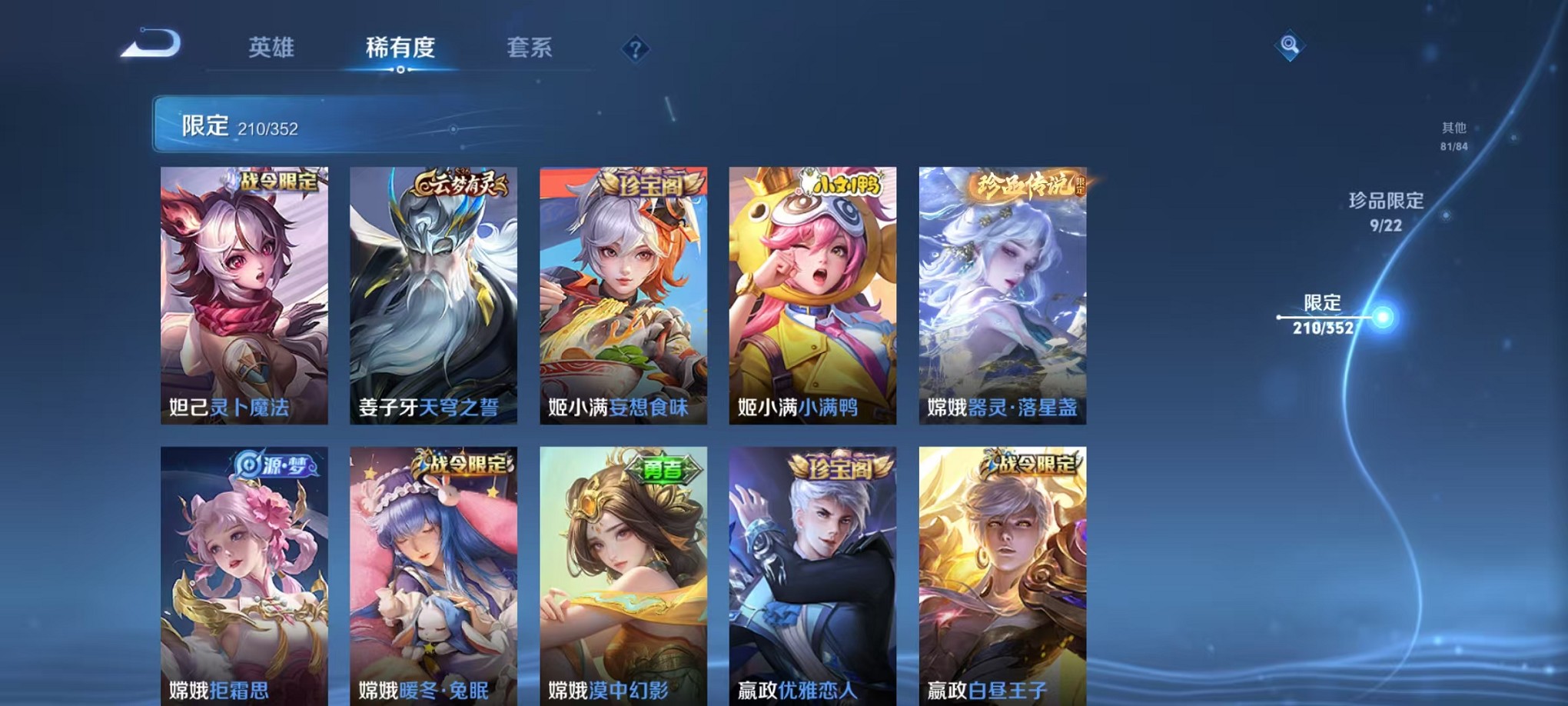The height and width of the screenshot is (706, 1568).
Task: Select the 稀有度 tab
Action: (x=402, y=48)
